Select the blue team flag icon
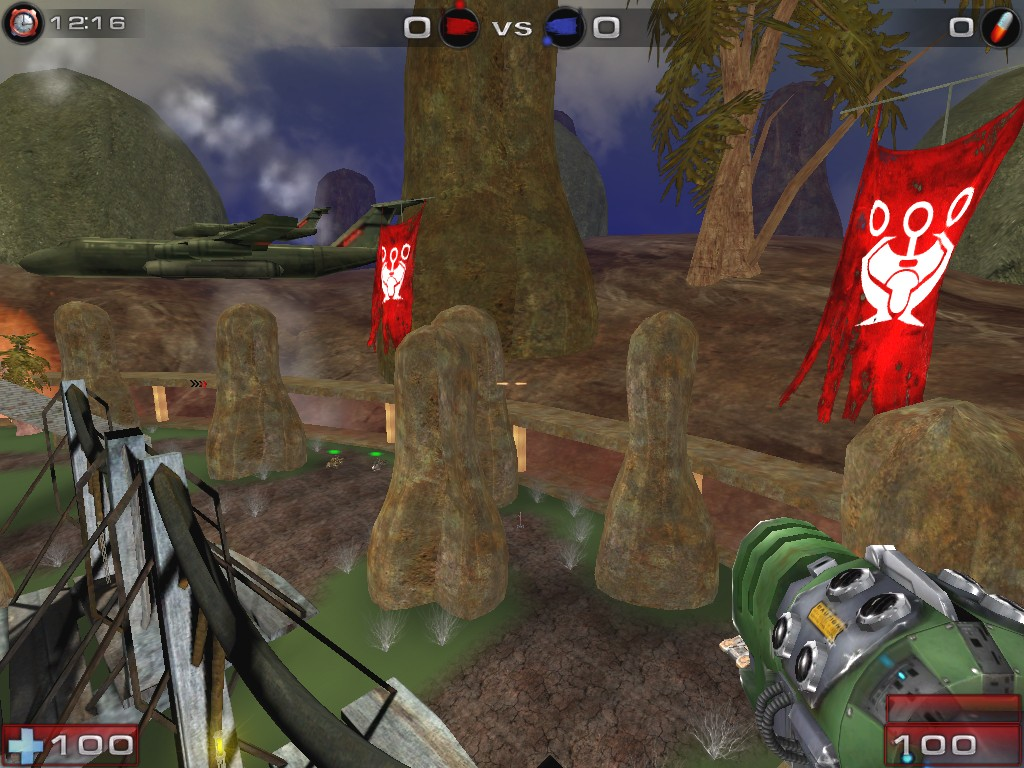This screenshot has width=1024, height=768. 564,26
